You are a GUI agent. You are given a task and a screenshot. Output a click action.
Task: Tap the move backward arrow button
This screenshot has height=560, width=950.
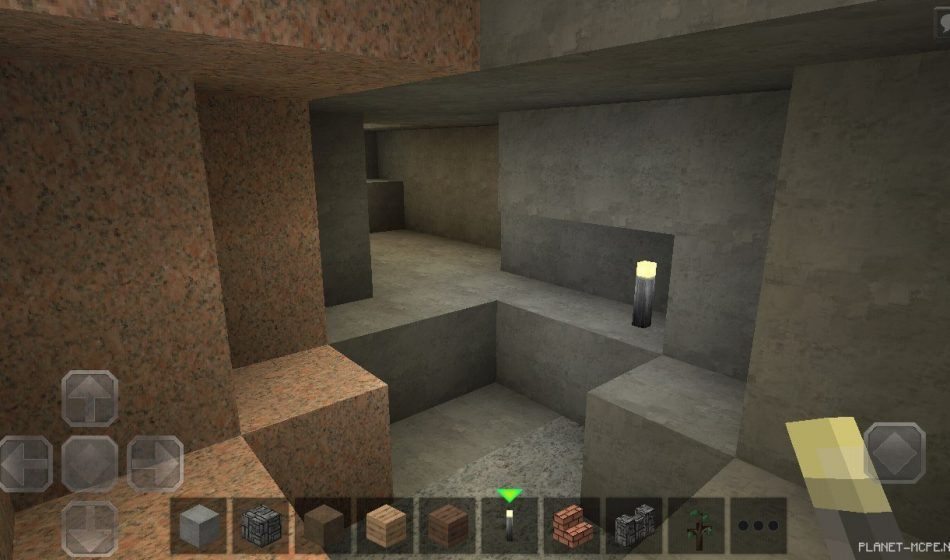tap(90, 527)
